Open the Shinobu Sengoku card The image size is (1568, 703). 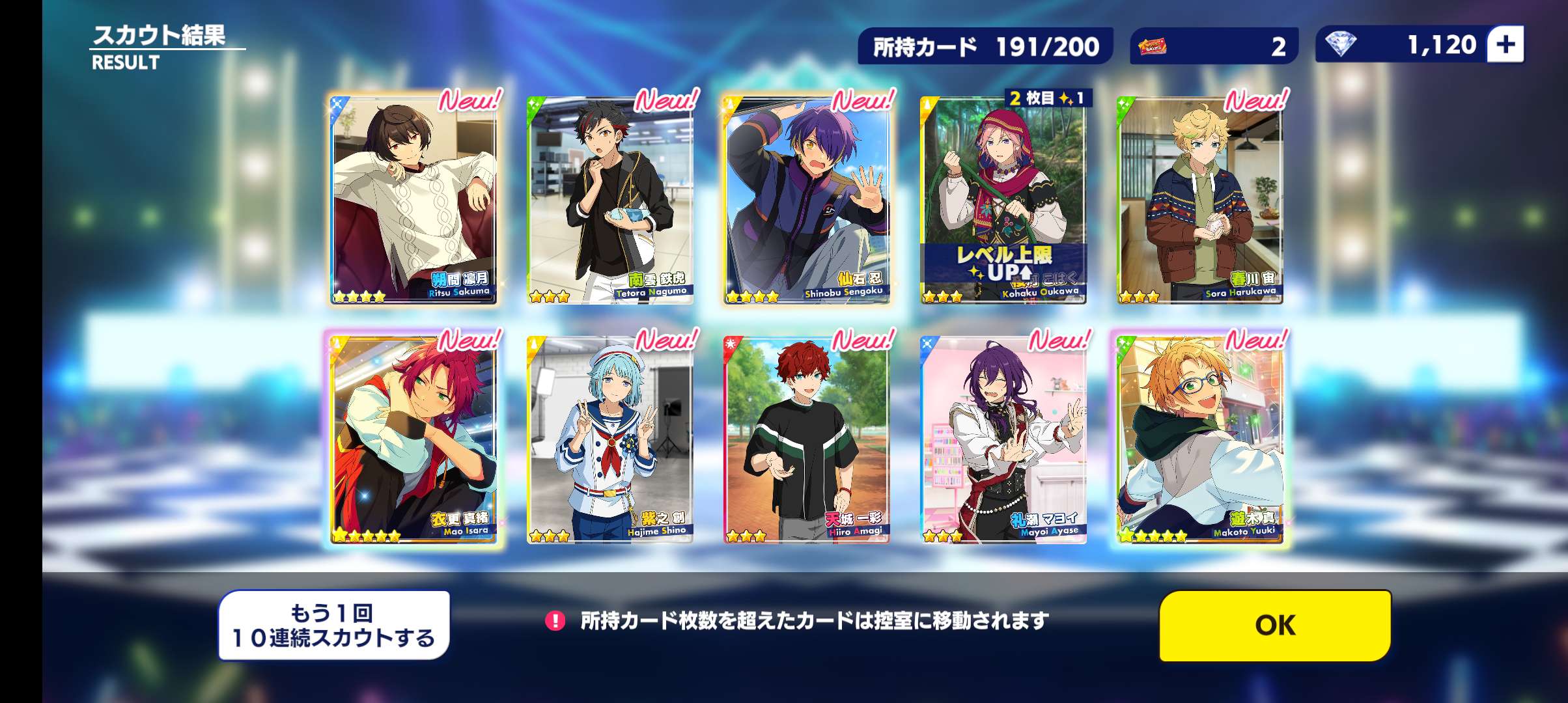tap(807, 199)
